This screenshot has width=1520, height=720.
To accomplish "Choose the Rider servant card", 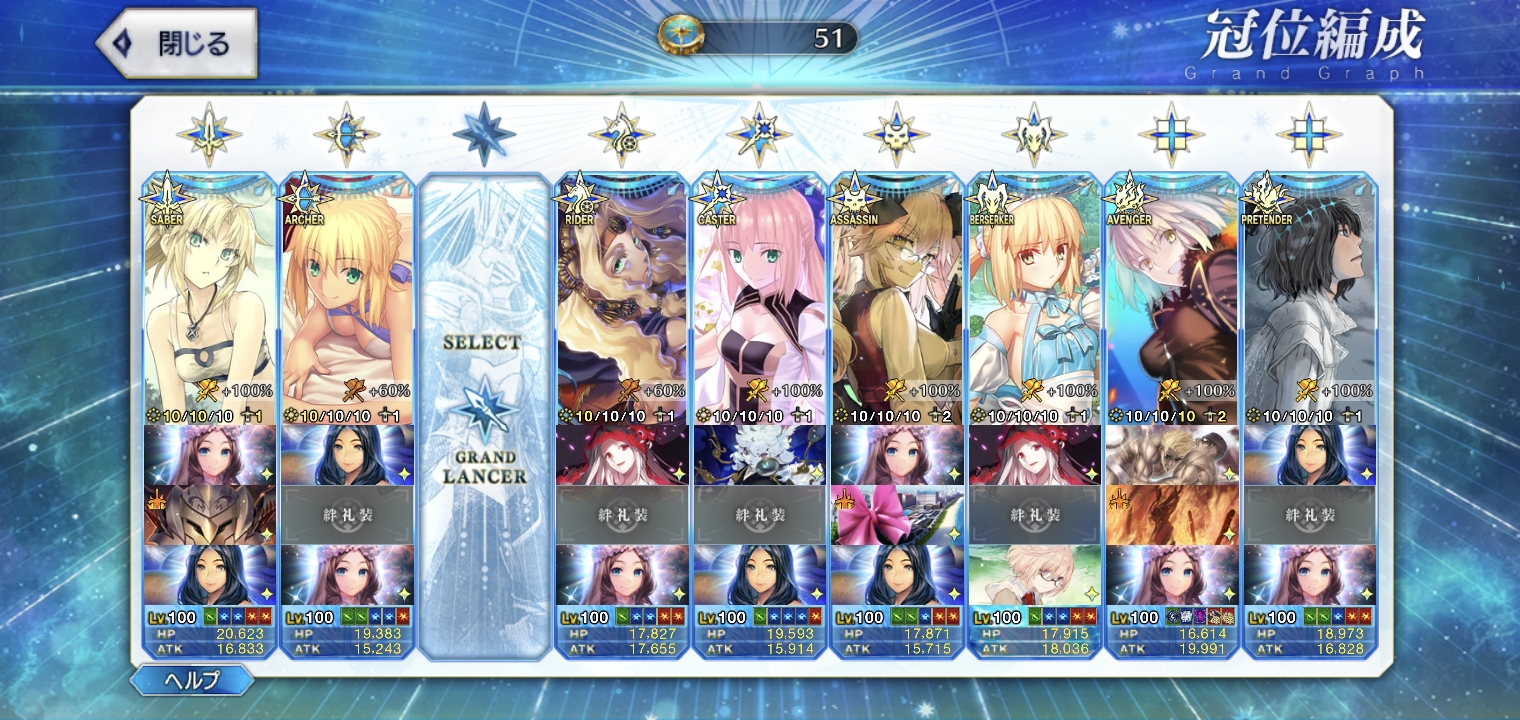I will (x=621, y=300).
